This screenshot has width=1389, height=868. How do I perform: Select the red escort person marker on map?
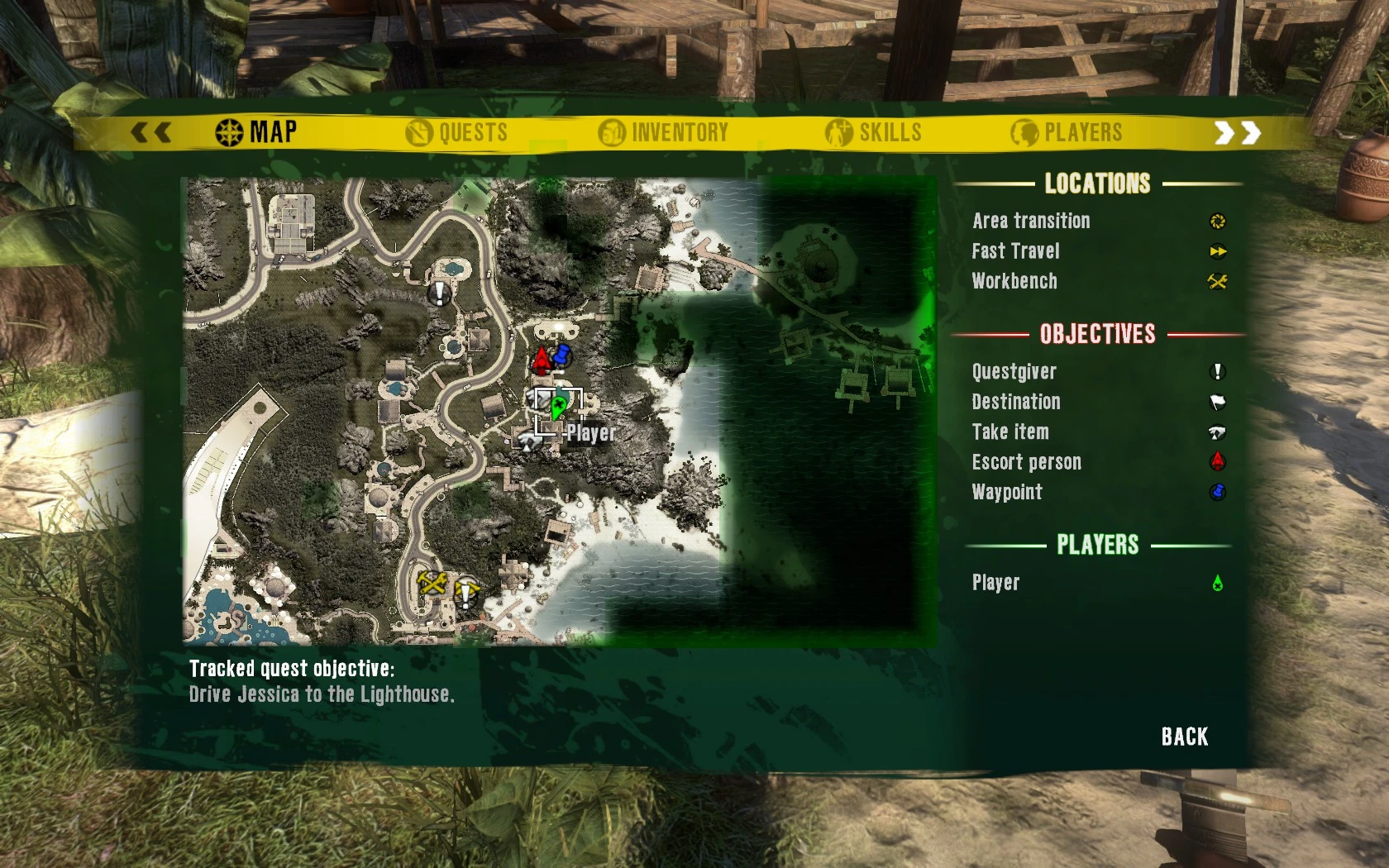click(x=542, y=360)
